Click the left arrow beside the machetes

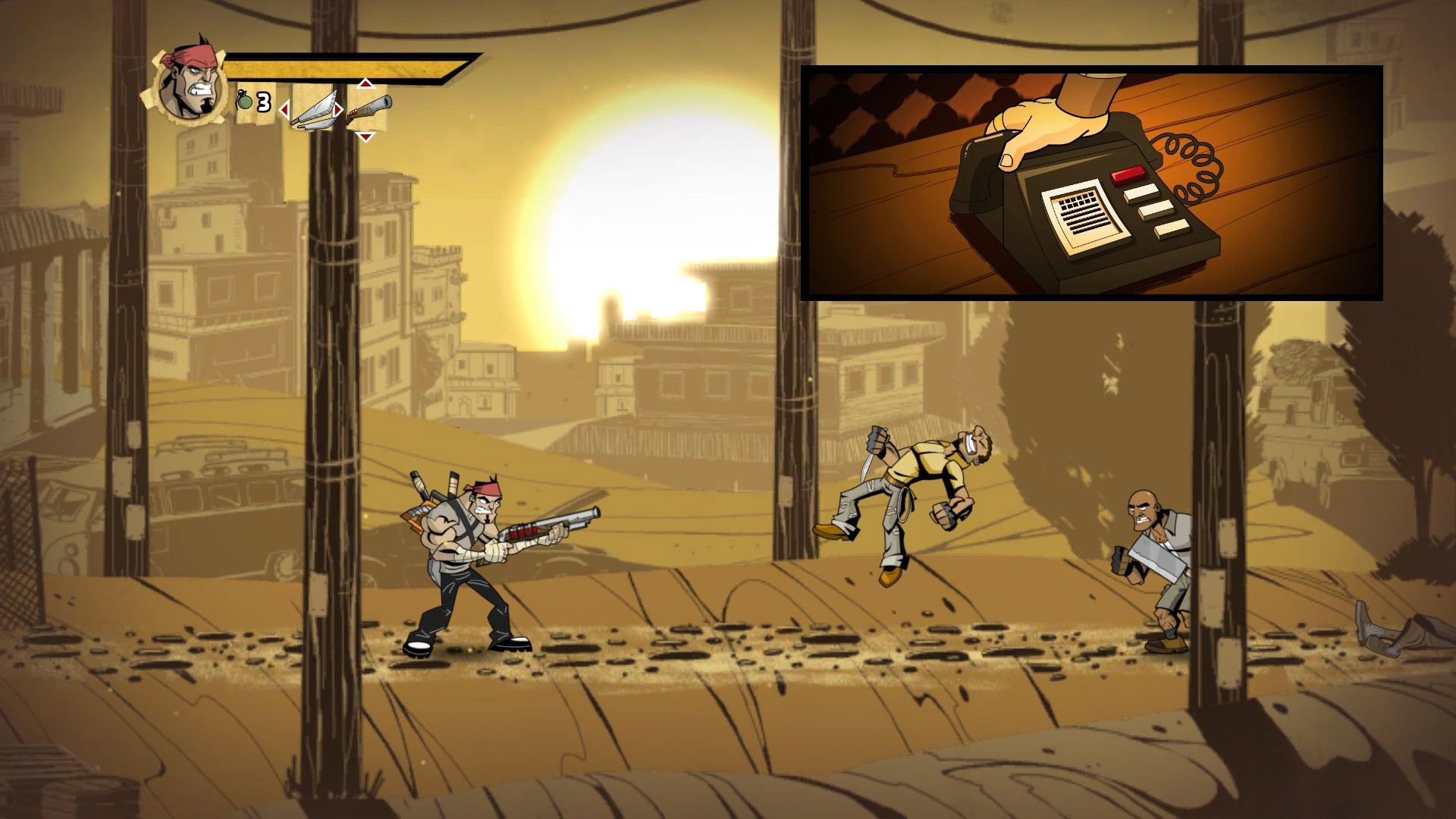(x=284, y=111)
